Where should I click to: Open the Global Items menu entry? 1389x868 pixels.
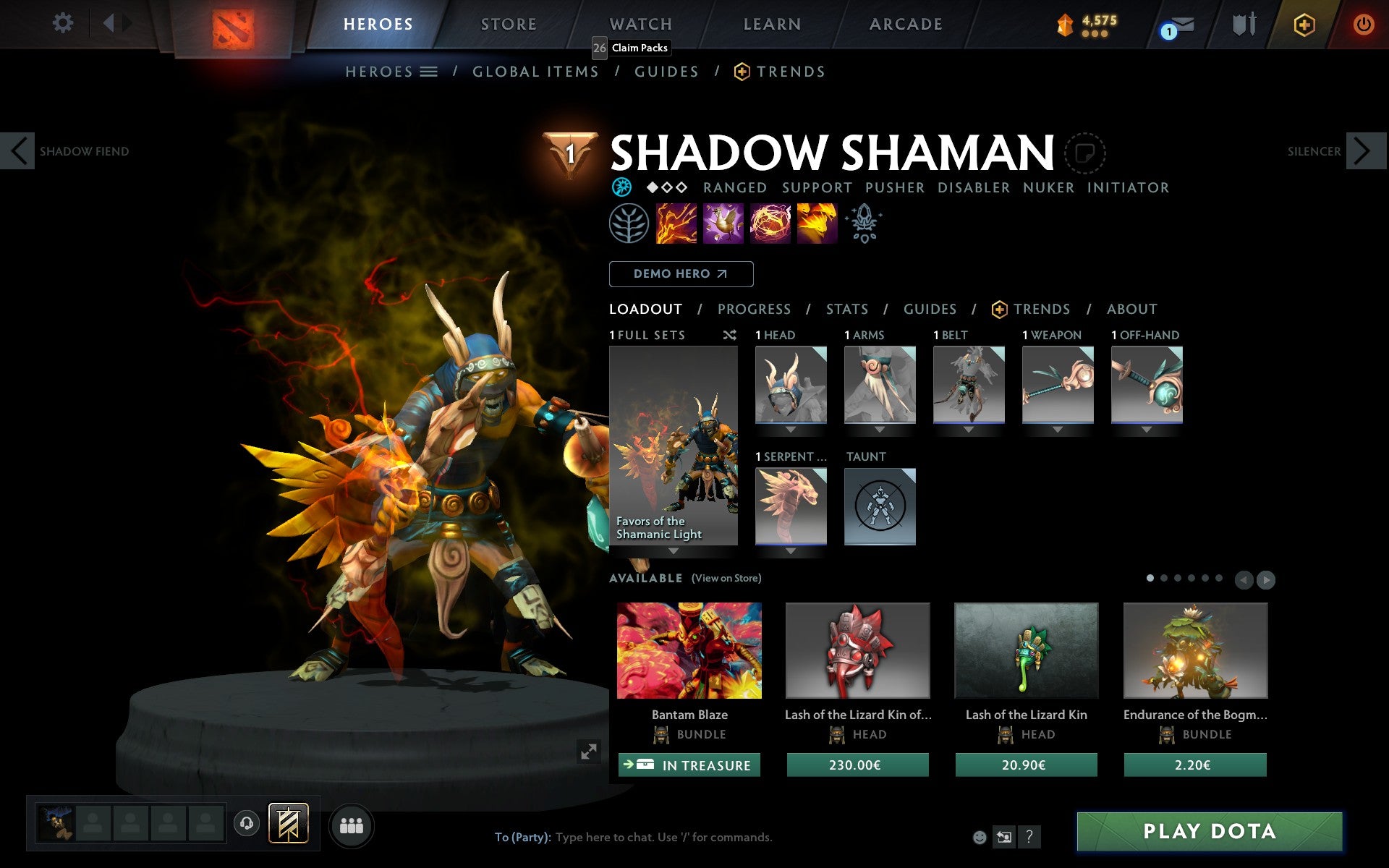click(x=535, y=72)
